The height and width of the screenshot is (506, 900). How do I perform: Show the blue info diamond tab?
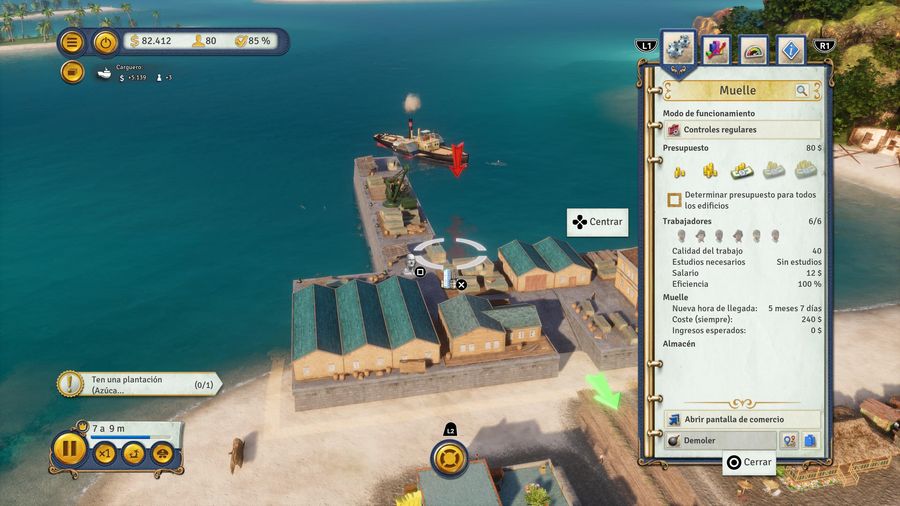(x=790, y=50)
